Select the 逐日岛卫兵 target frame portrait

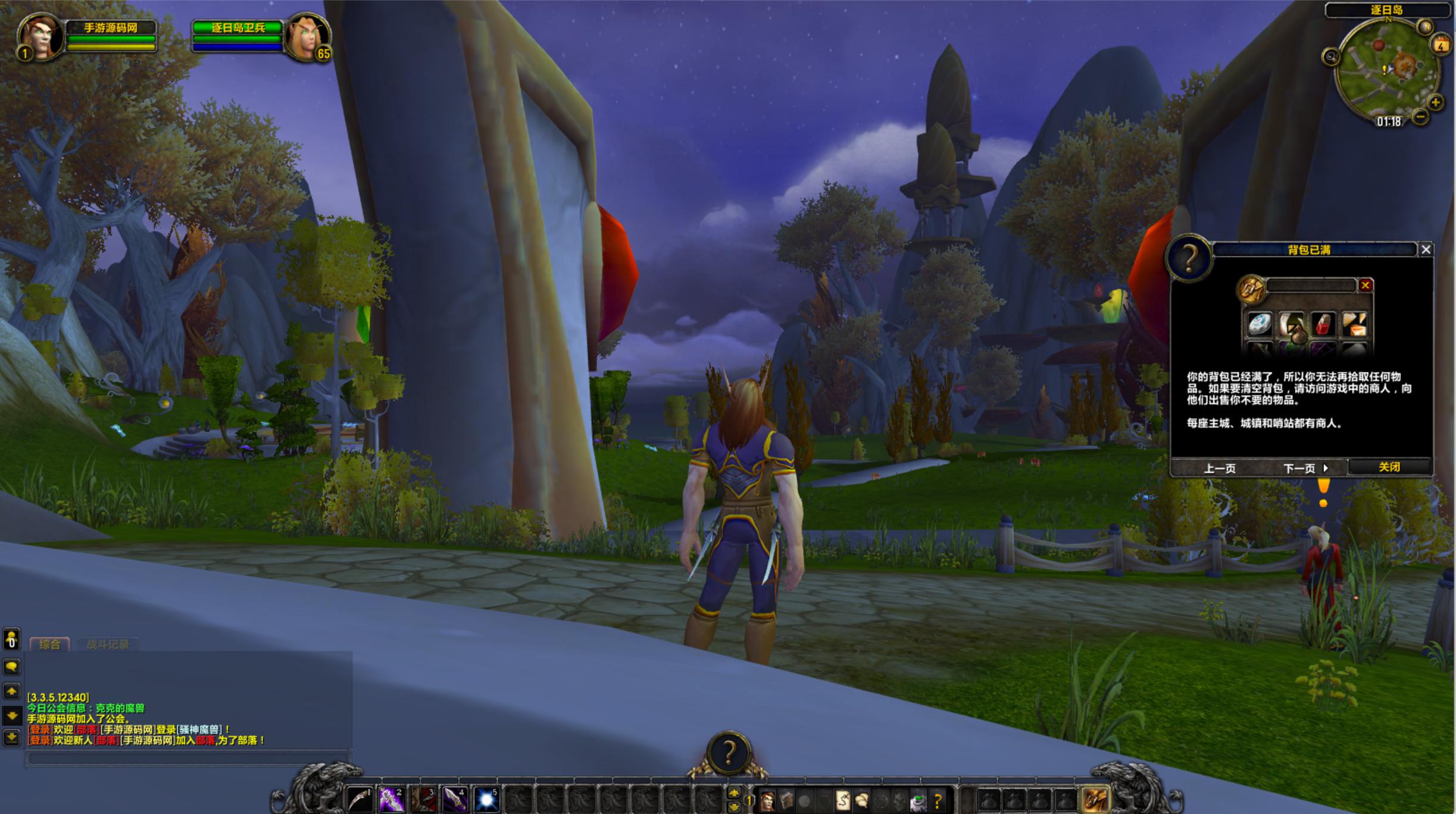[307, 37]
